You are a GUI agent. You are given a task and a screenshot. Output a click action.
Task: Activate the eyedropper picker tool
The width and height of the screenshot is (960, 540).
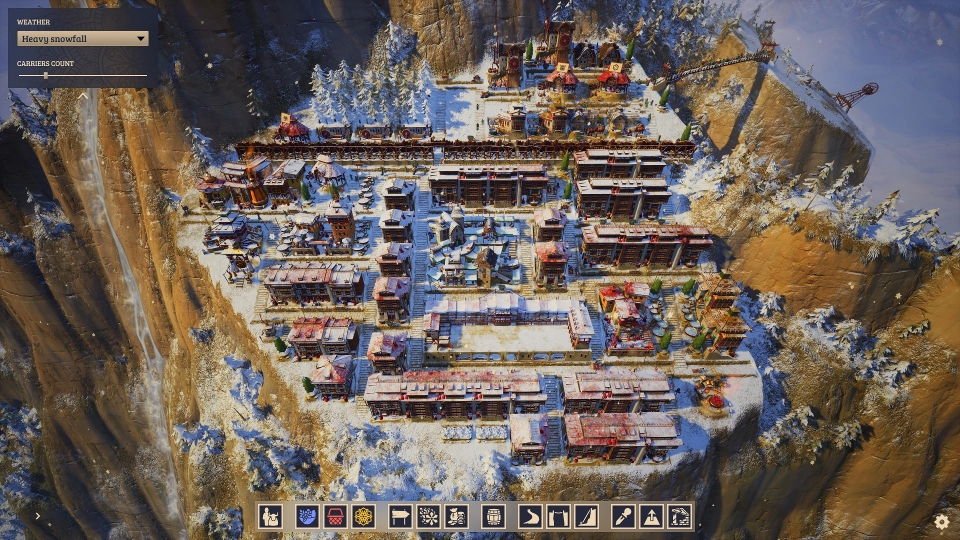point(622,516)
